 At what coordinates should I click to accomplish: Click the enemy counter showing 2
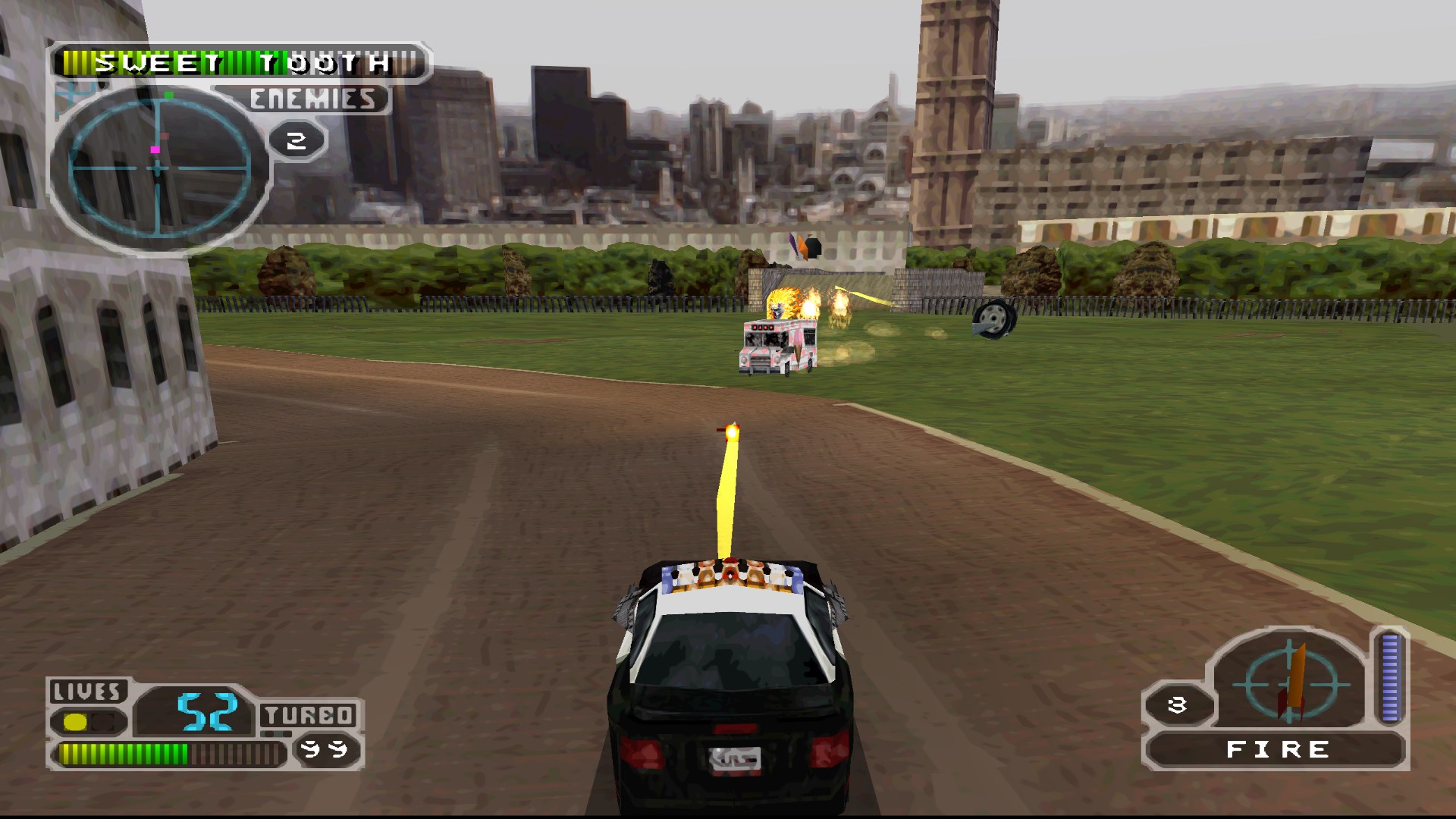coord(296,139)
